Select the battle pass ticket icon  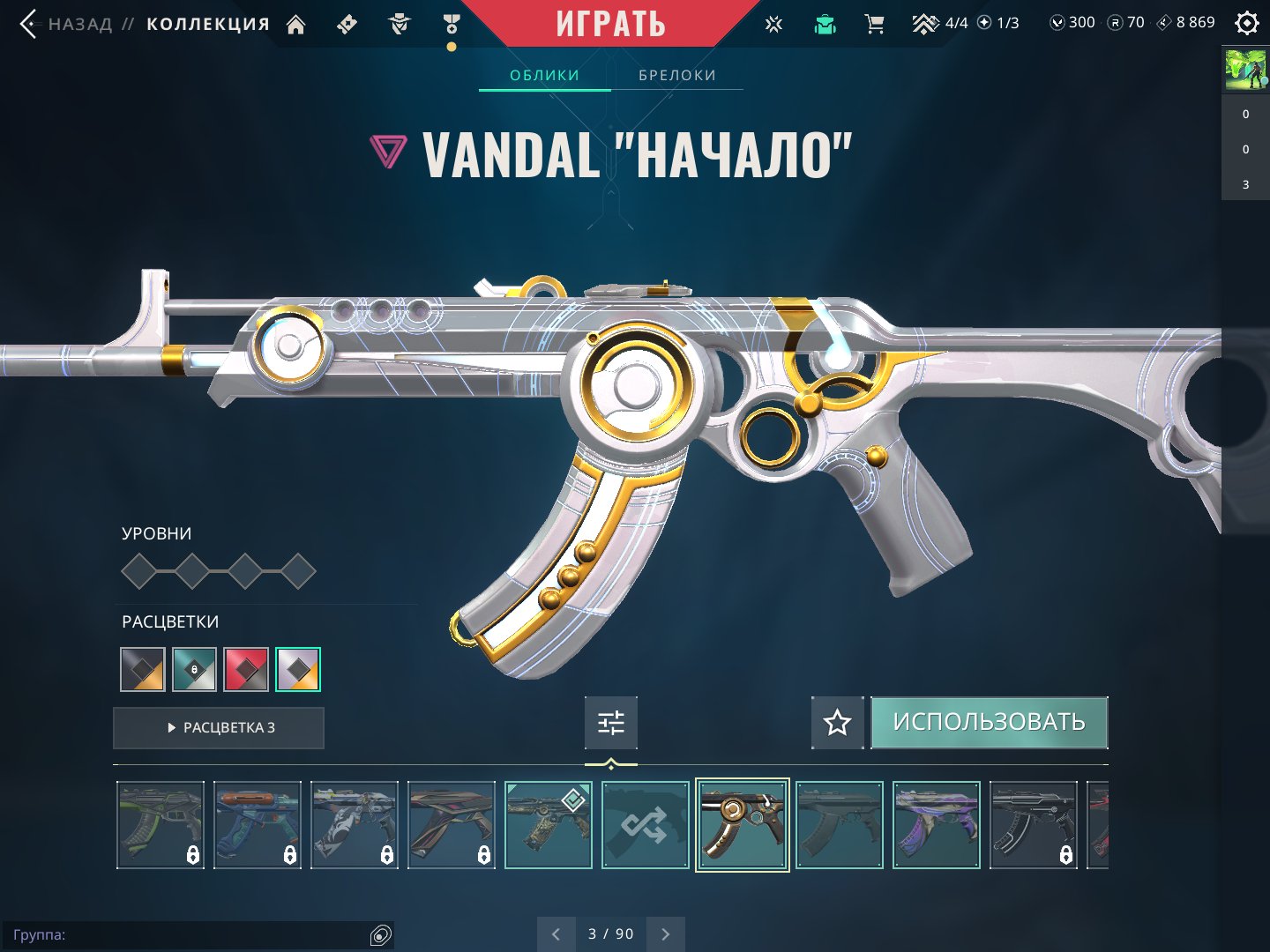pyautogui.click(x=346, y=24)
